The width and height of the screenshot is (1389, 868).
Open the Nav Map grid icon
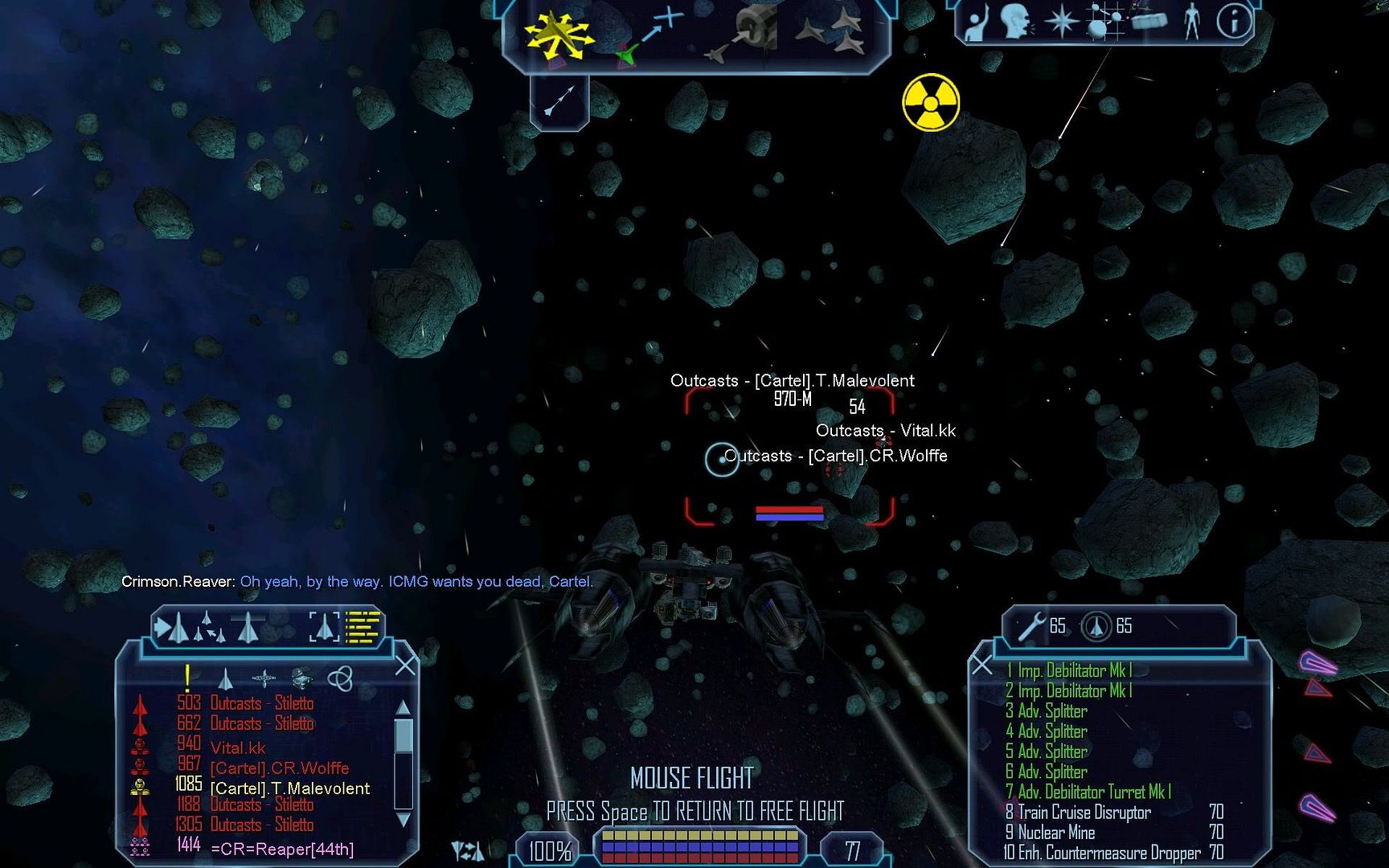click(x=1106, y=22)
